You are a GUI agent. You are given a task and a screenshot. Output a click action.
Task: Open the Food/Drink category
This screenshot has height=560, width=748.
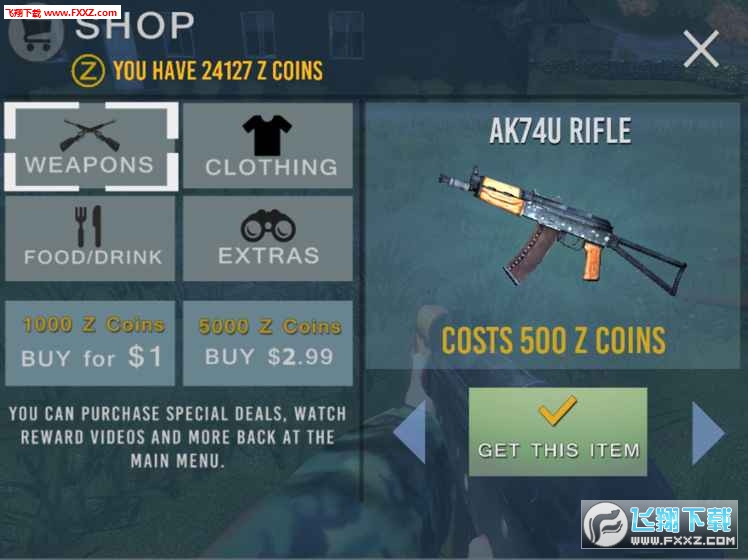click(x=91, y=238)
